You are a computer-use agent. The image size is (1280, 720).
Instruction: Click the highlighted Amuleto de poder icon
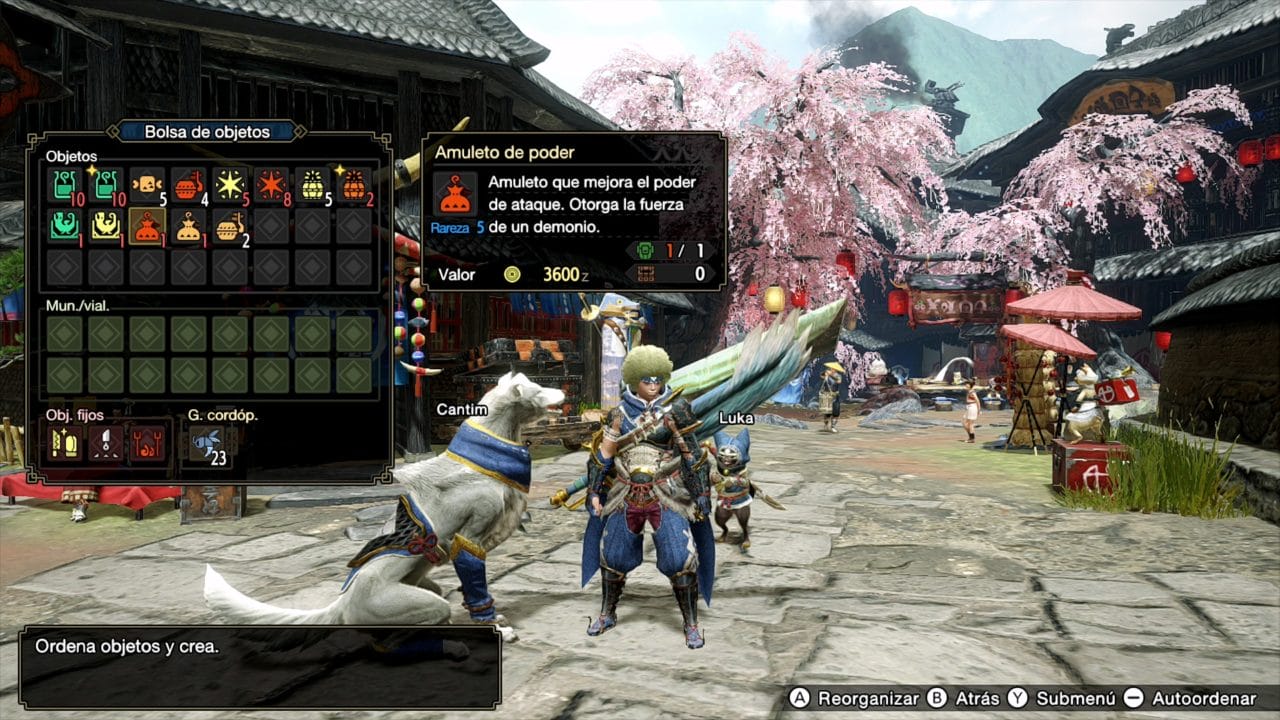[146, 228]
